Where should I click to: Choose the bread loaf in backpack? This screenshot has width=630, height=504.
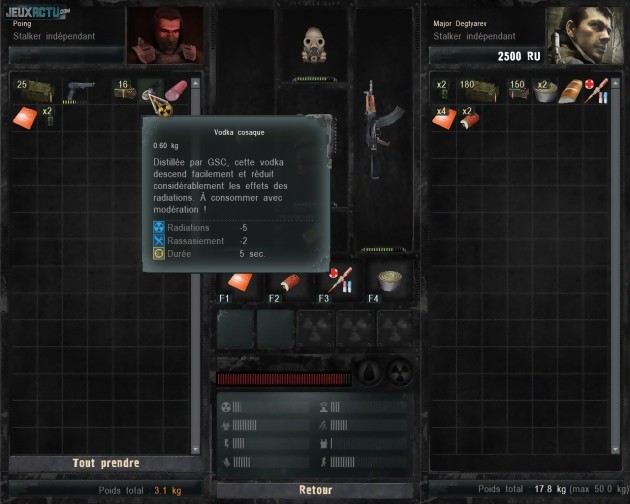click(572, 92)
